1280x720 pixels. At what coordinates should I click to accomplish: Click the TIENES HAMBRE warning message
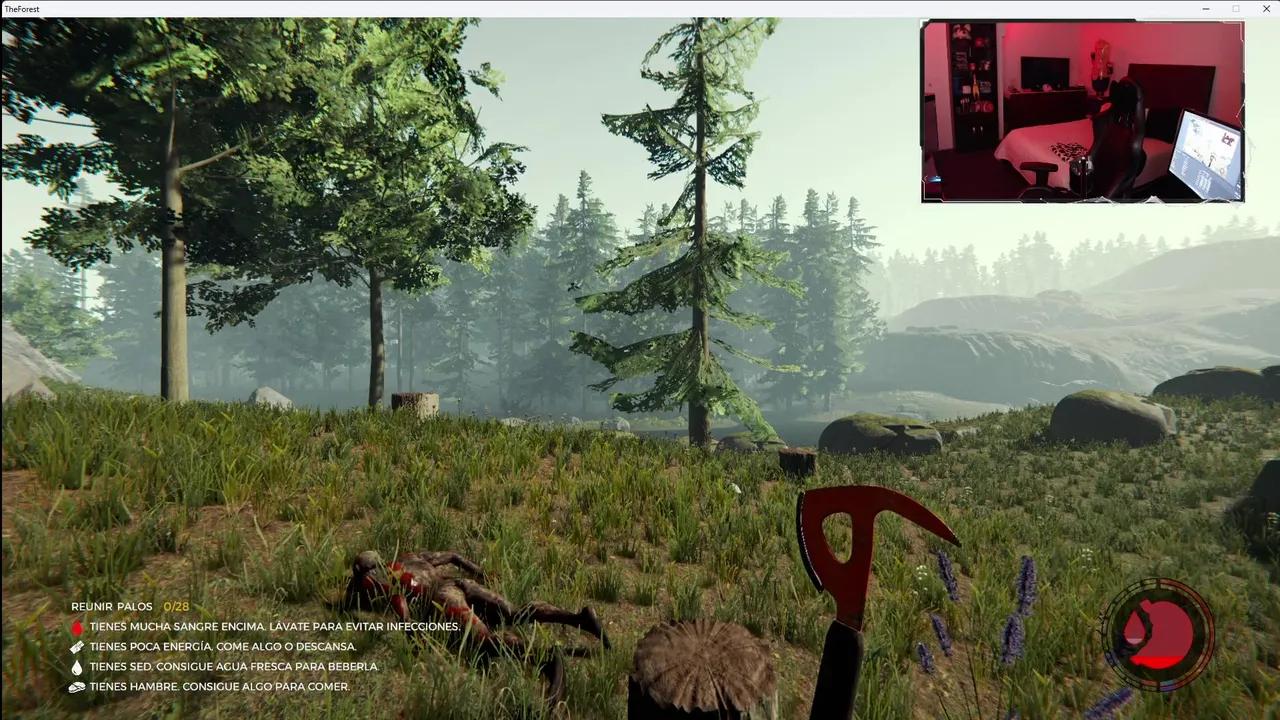point(218,686)
